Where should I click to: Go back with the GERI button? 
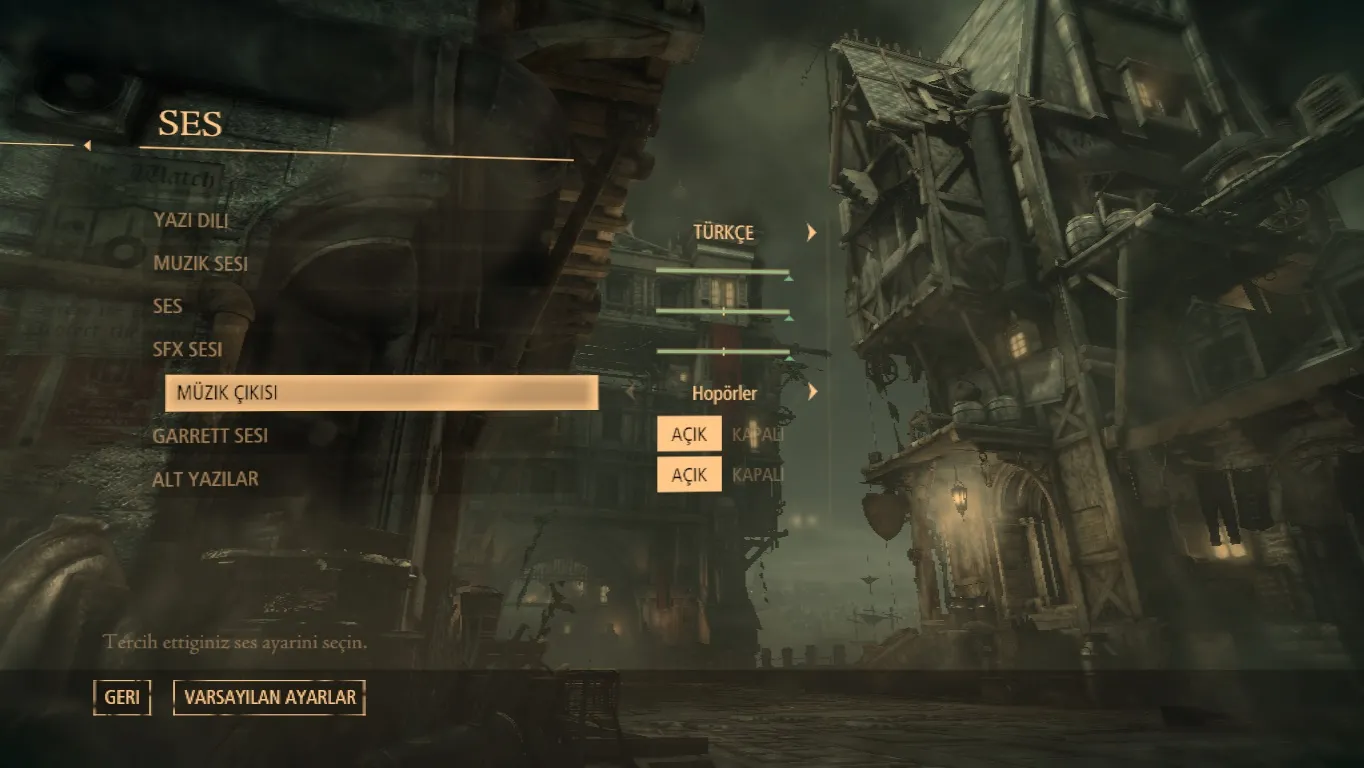[122, 697]
